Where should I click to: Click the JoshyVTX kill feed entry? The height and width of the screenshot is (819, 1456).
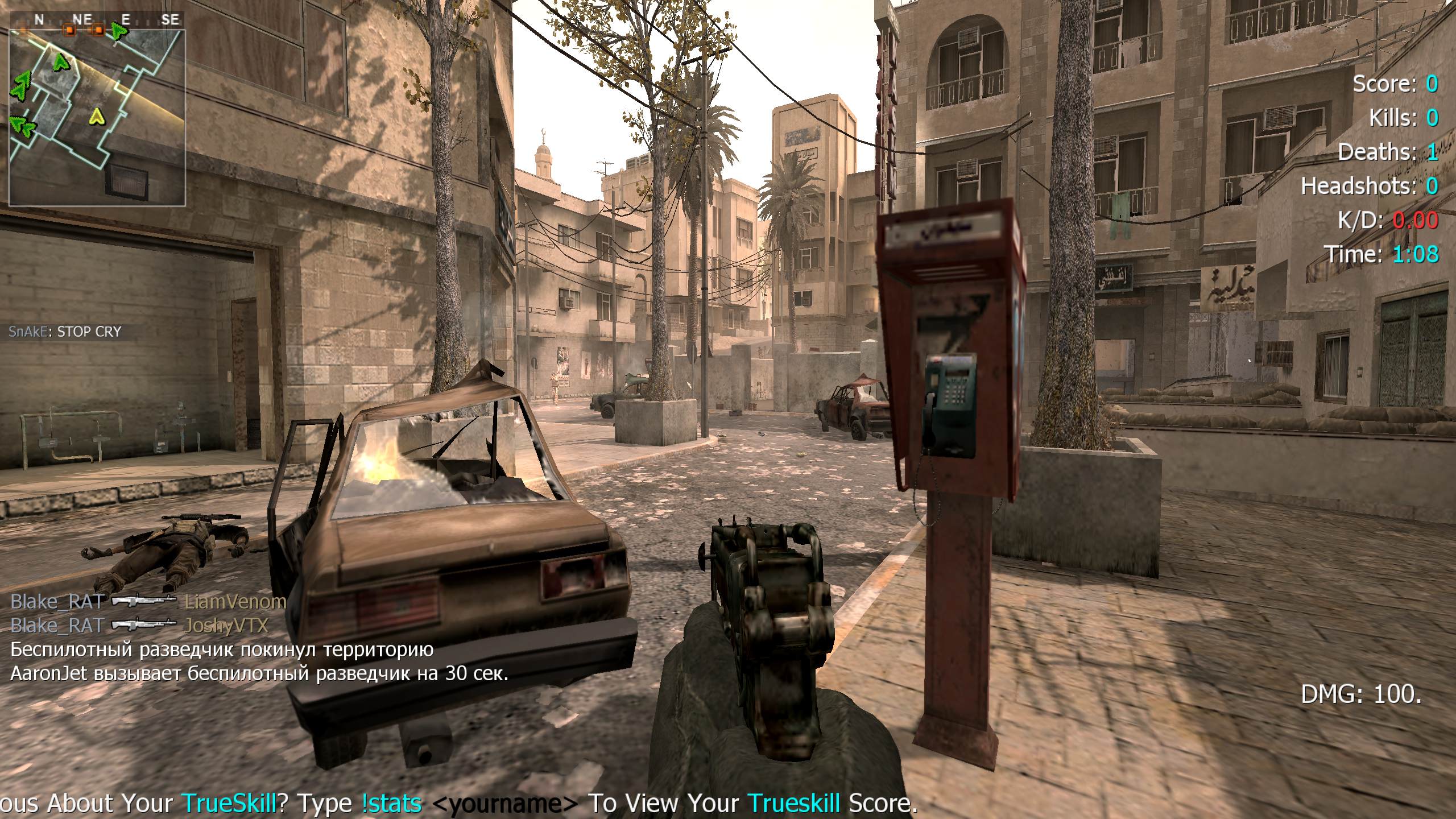pyautogui.click(x=139, y=626)
